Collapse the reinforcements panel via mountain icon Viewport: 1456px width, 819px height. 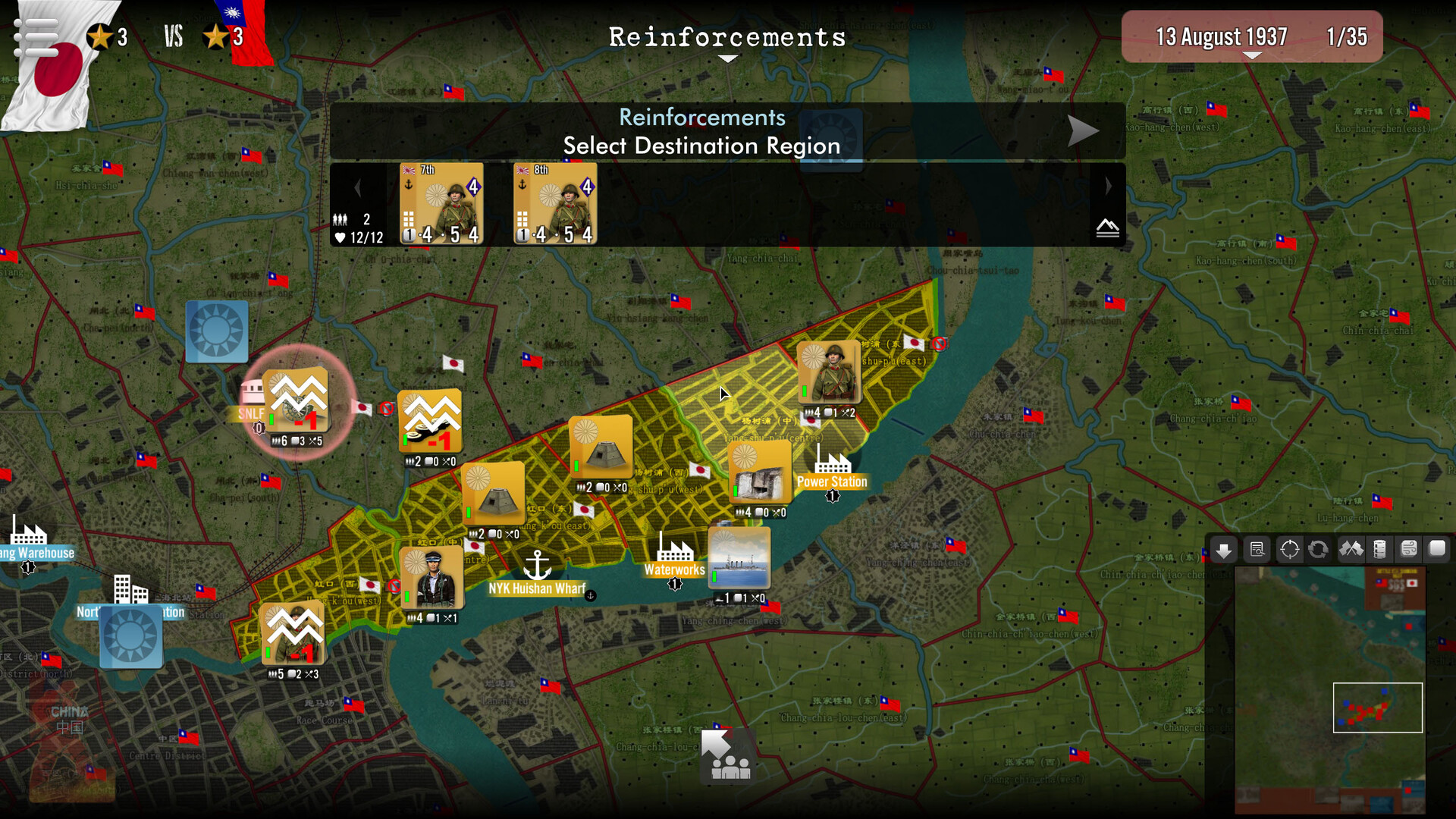pyautogui.click(x=1108, y=227)
